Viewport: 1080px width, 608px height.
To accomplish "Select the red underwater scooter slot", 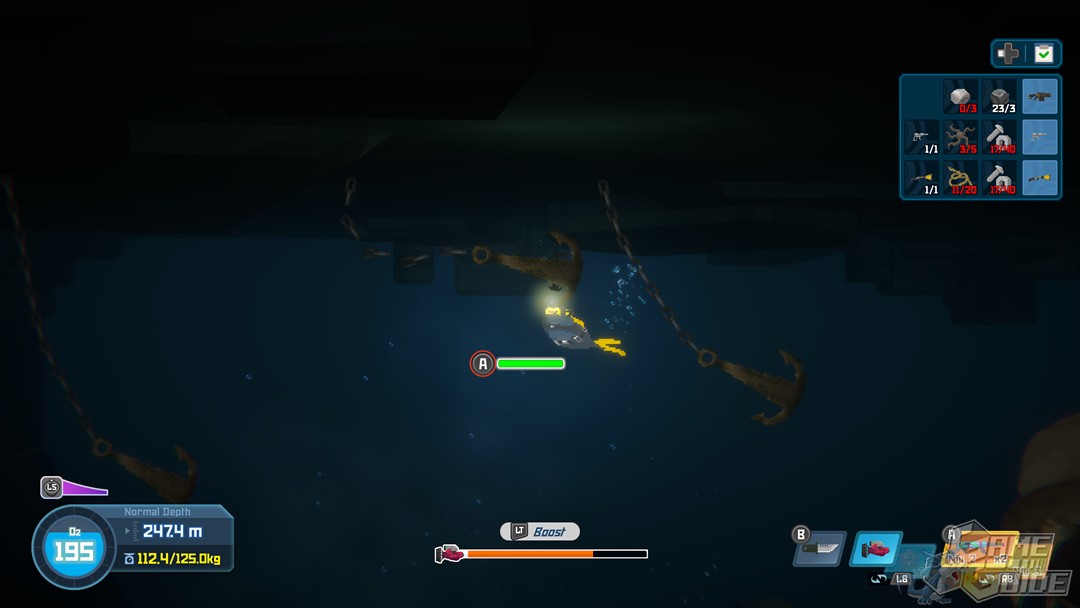I will 876,549.
